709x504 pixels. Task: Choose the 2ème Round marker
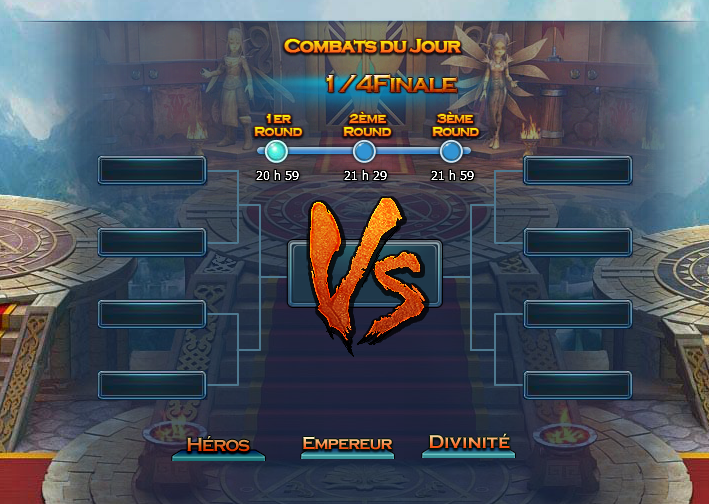[x=365, y=151]
